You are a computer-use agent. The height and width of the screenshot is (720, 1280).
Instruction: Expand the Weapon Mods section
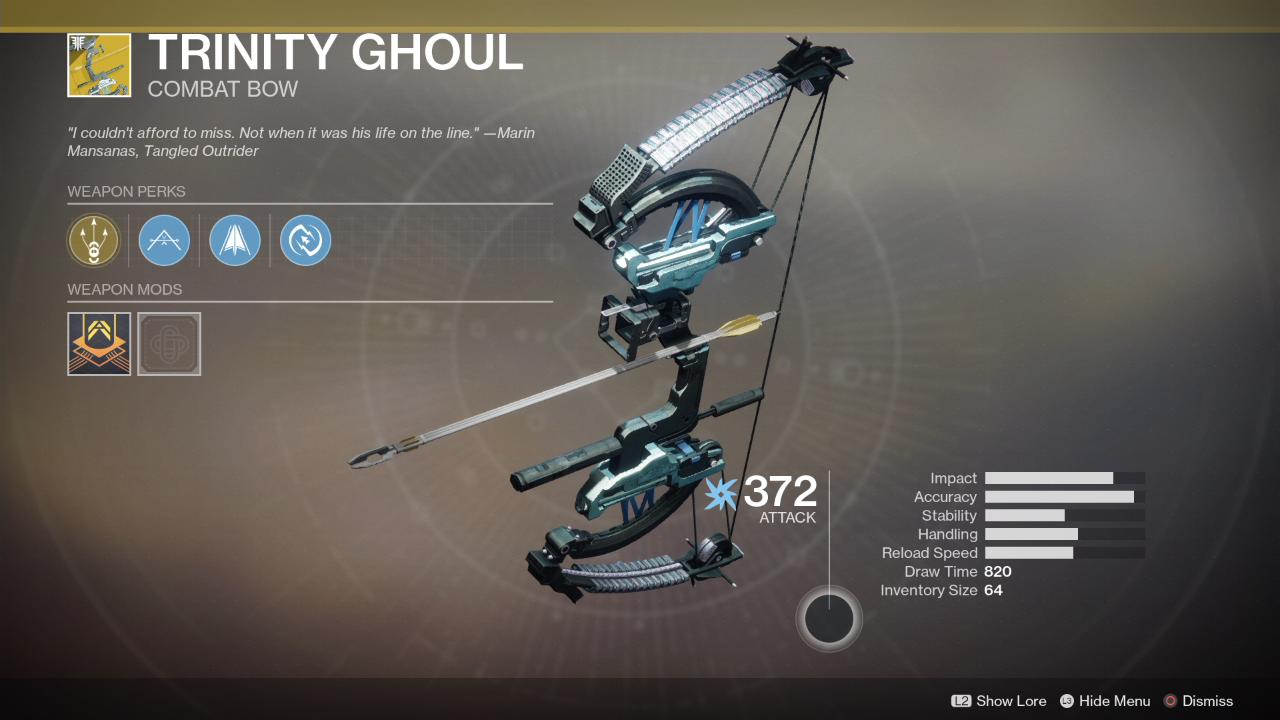point(126,289)
